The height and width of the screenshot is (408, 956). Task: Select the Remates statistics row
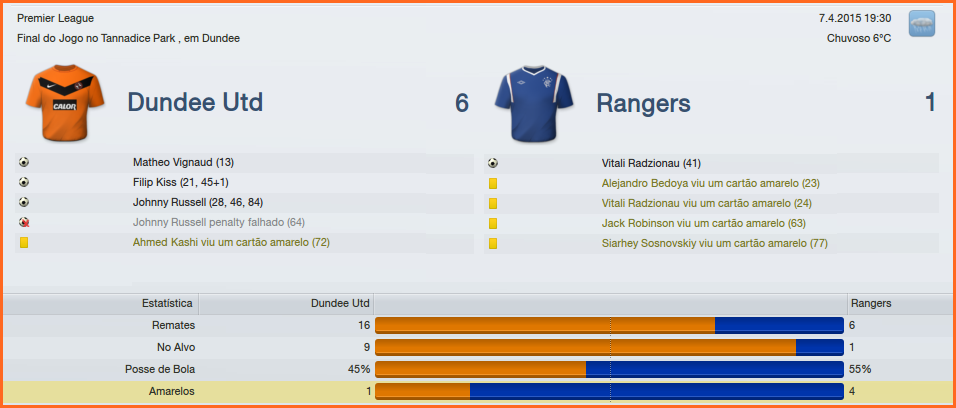(173, 325)
